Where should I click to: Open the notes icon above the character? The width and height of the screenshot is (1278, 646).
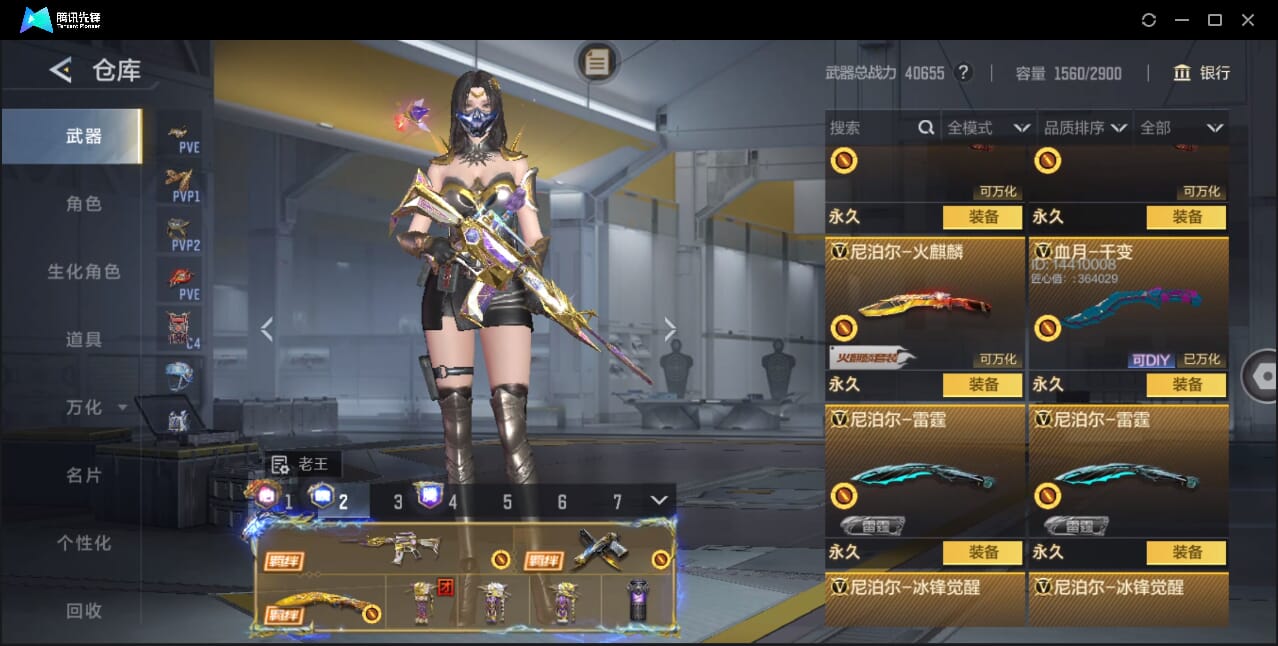point(597,62)
